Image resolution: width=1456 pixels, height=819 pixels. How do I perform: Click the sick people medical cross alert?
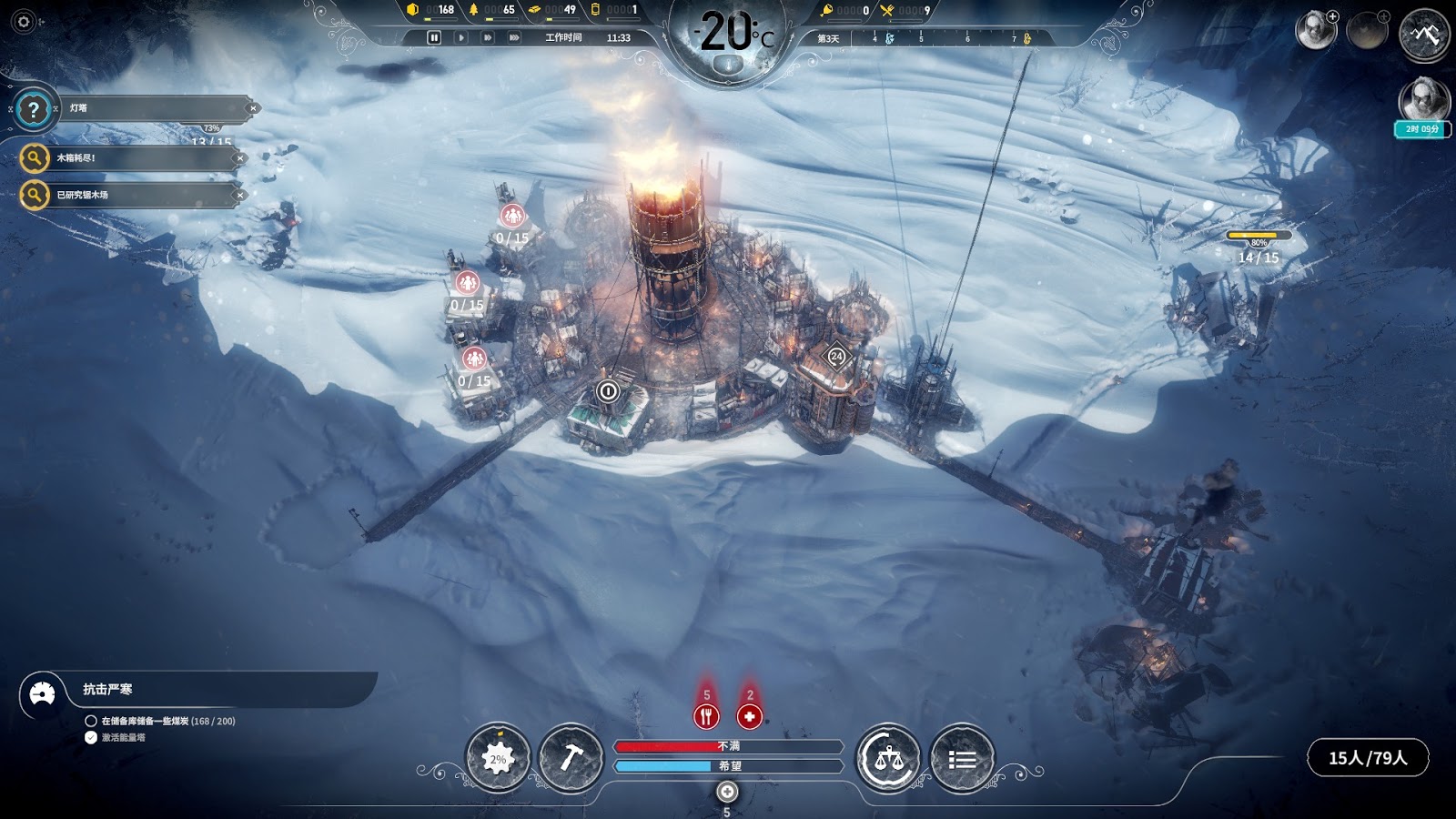point(749,716)
